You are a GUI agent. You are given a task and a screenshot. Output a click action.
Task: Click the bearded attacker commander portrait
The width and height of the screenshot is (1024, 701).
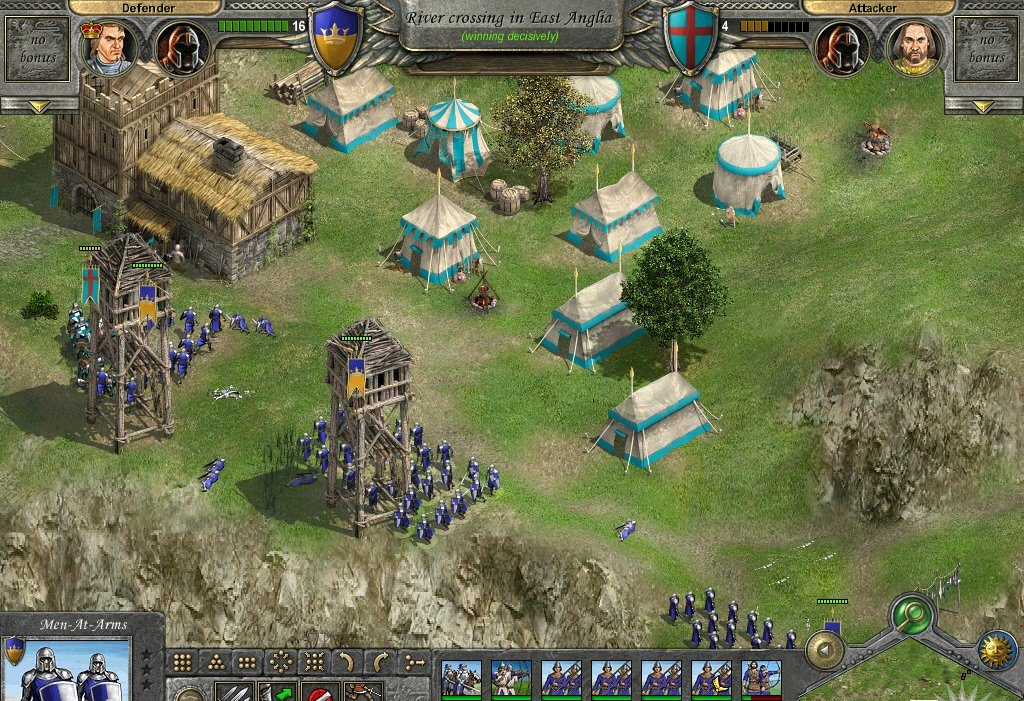pos(915,47)
